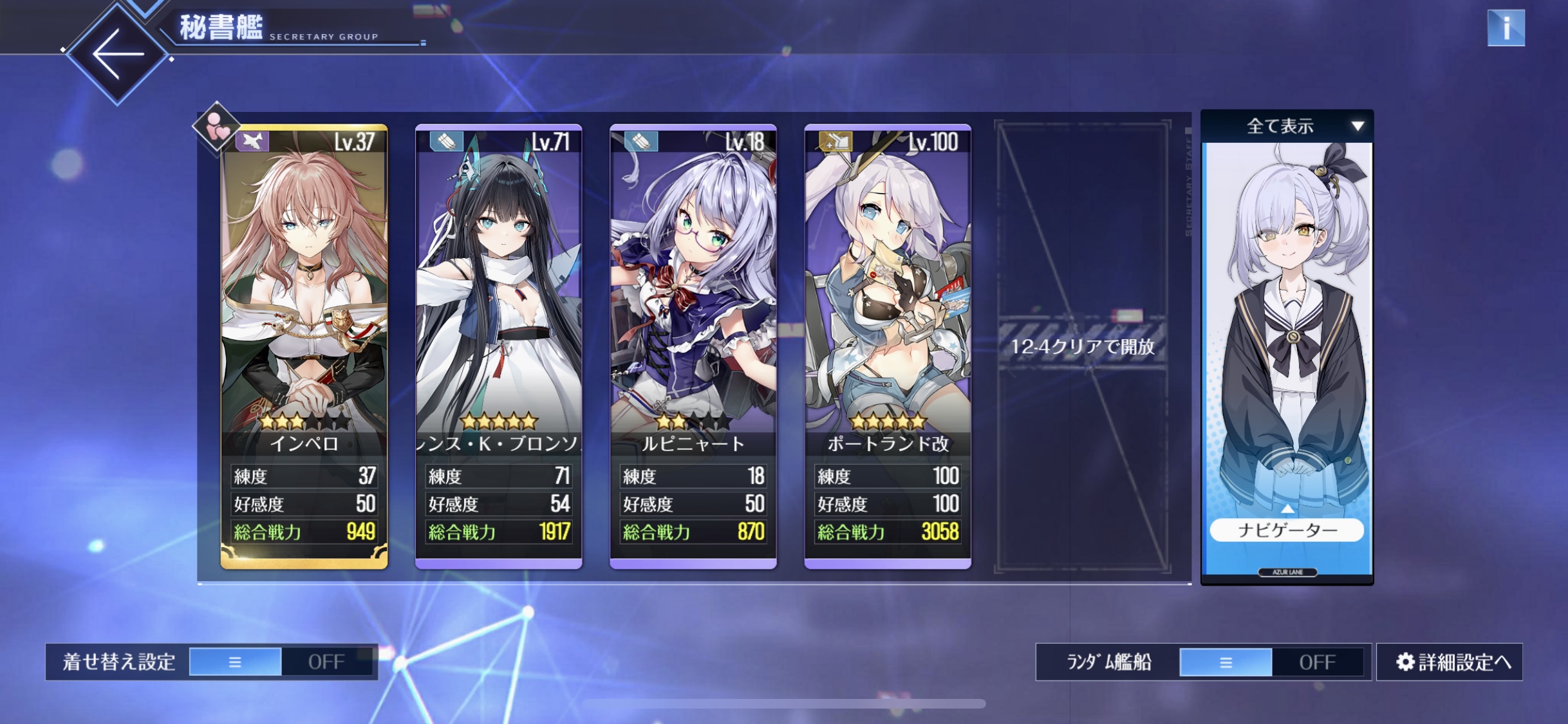Toggle the ランダム艦船 switch
The image size is (1568, 724).
pyautogui.click(x=1271, y=662)
